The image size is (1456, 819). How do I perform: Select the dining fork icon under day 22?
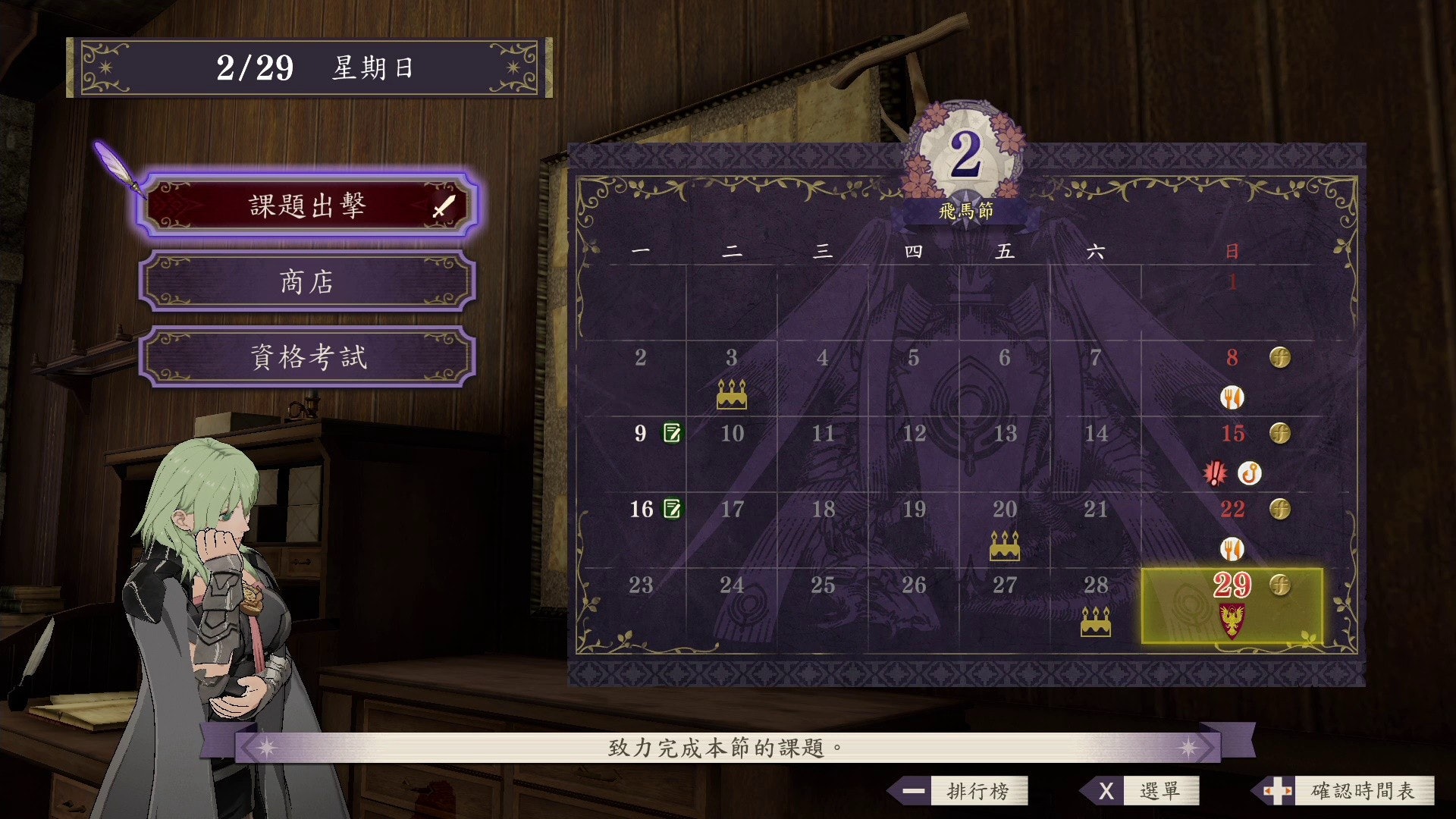click(1232, 548)
